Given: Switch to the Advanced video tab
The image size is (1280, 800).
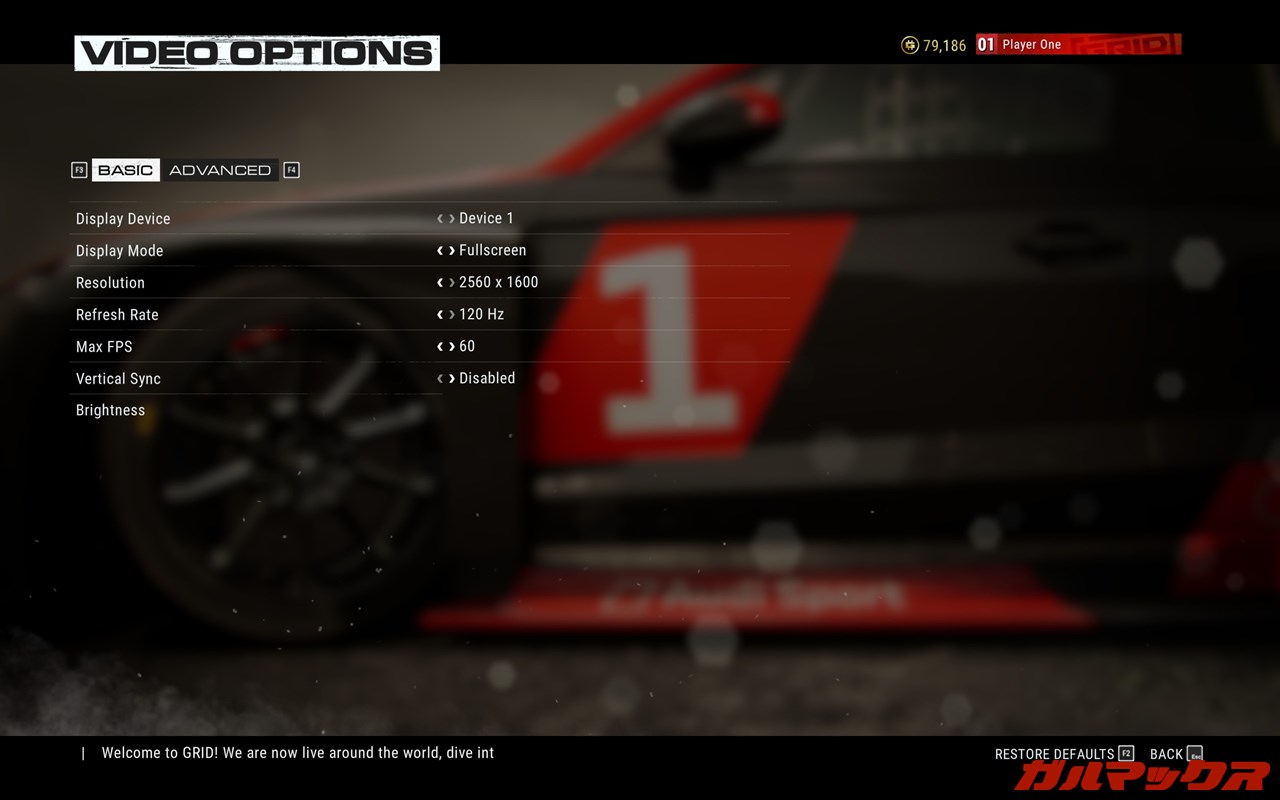Looking at the screenshot, I should click(x=220, y=170).
